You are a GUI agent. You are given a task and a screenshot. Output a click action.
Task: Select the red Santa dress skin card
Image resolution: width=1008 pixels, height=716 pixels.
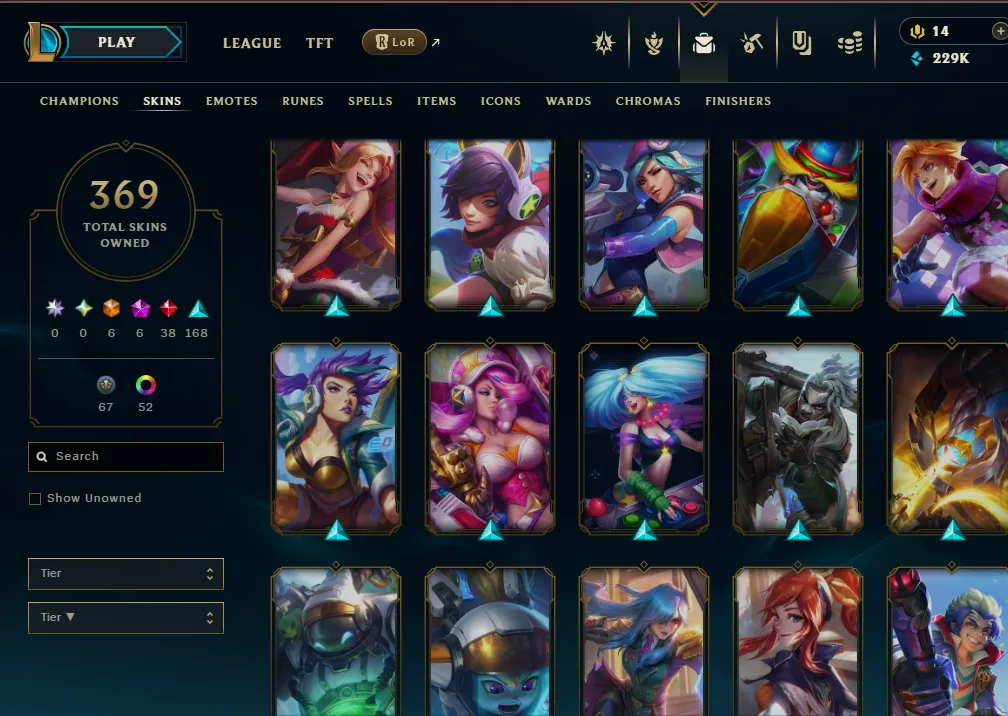(336, 222)
